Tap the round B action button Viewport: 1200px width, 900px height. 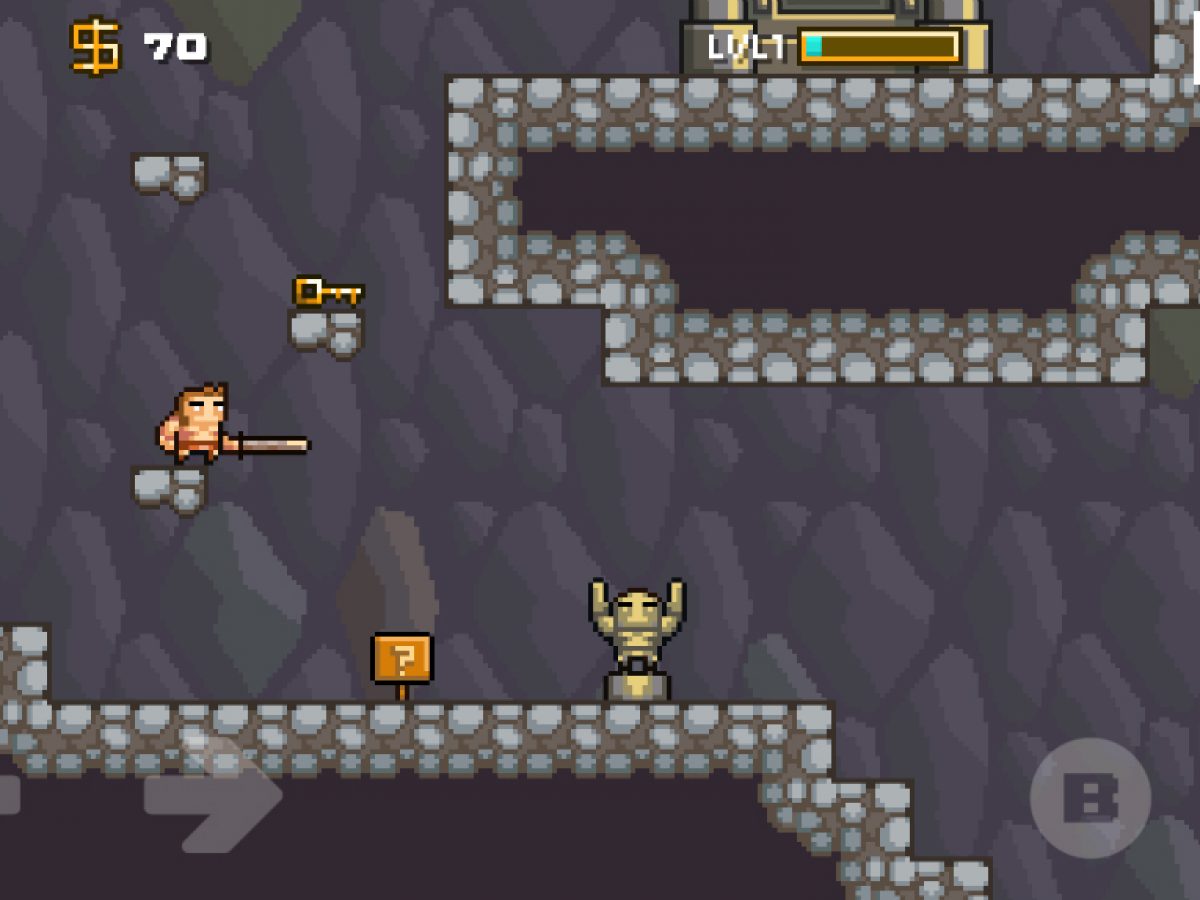point(1090,798)
